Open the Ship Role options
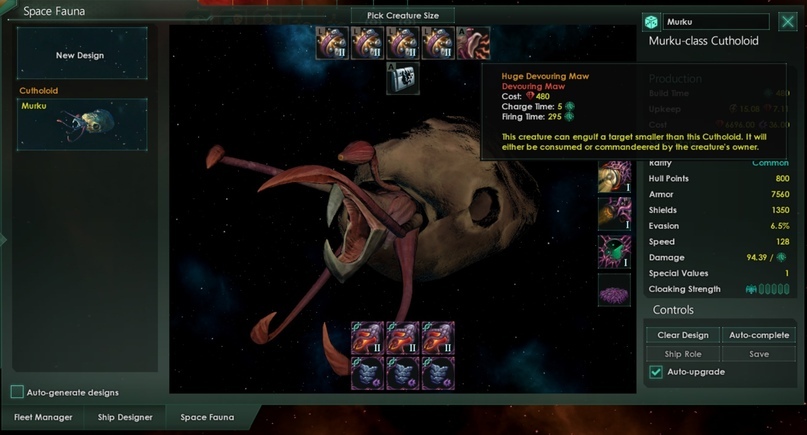This screenshot has width=807, height=435. coord(683,354)
